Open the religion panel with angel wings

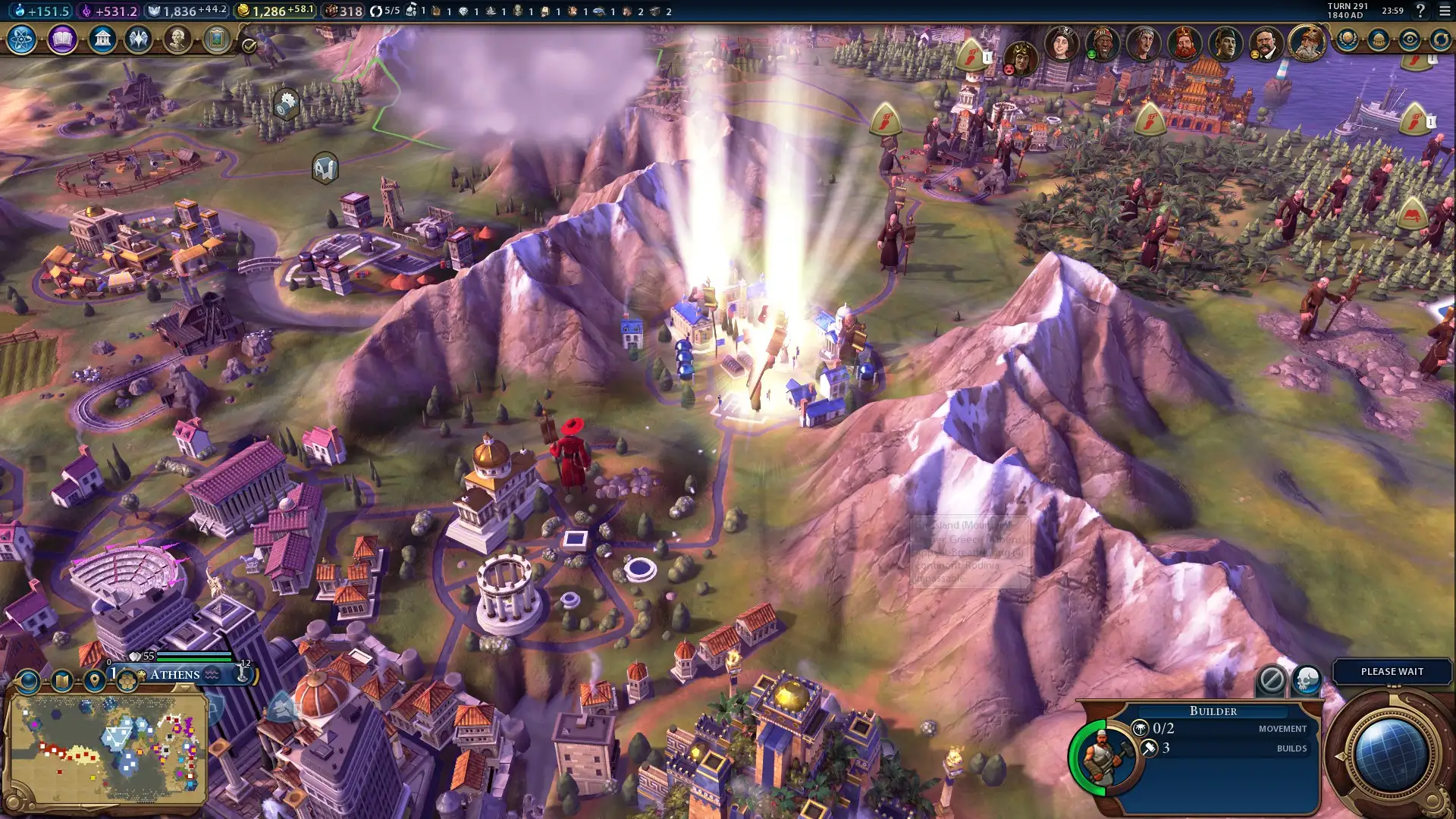pyautogui.click(x=139, y=39)
